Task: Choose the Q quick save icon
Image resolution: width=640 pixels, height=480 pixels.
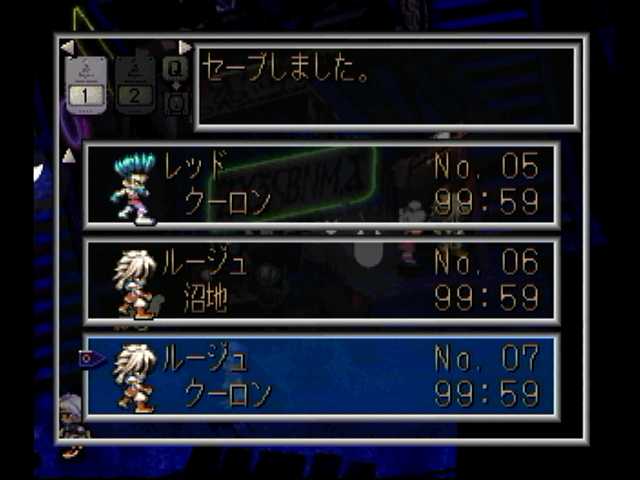Action: 174,69
